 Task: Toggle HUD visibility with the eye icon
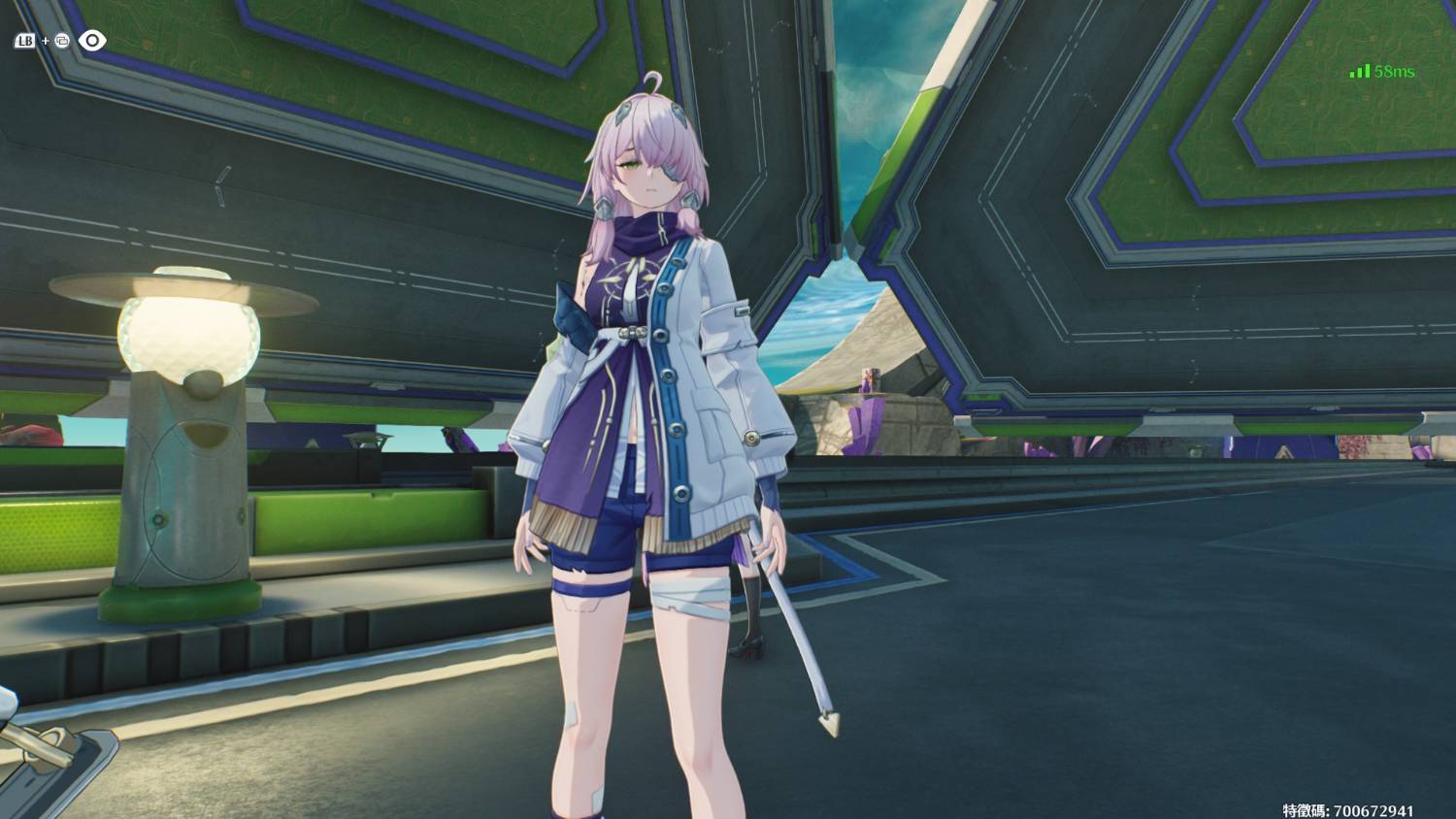tap(92, 41)
